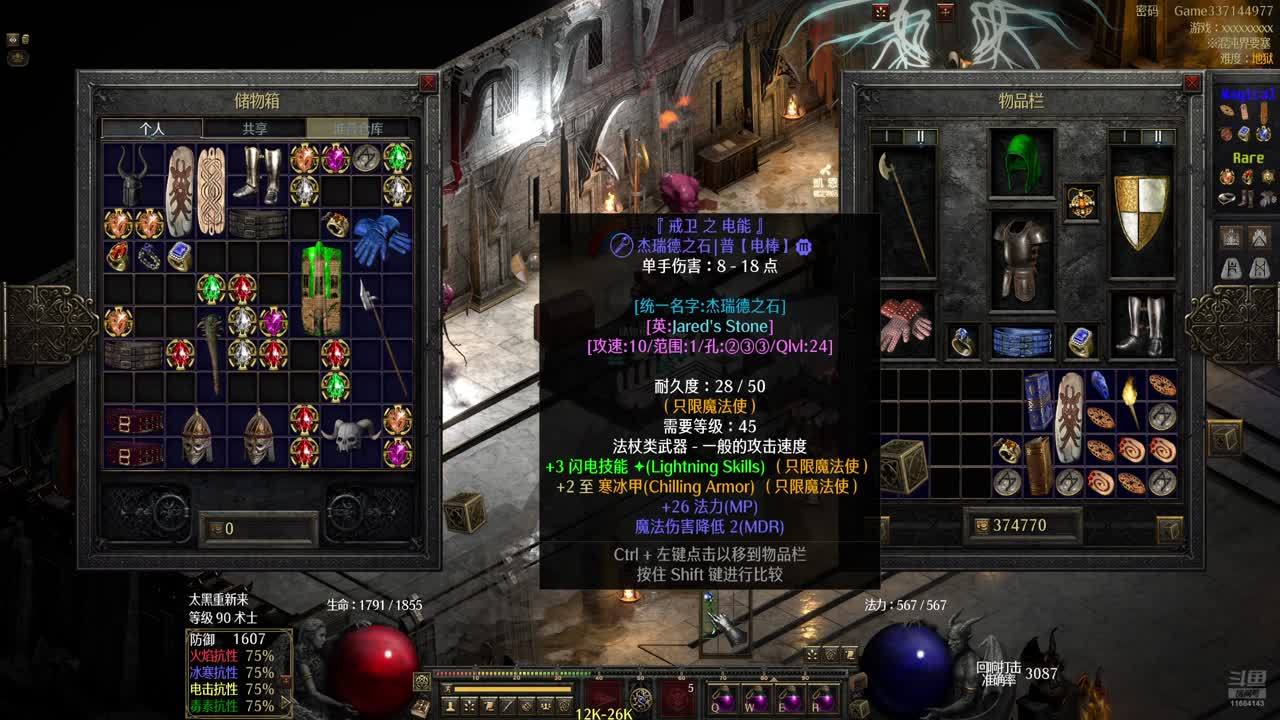Click the equipped blue belt

pyautogui.click(x=1022, y=341)
